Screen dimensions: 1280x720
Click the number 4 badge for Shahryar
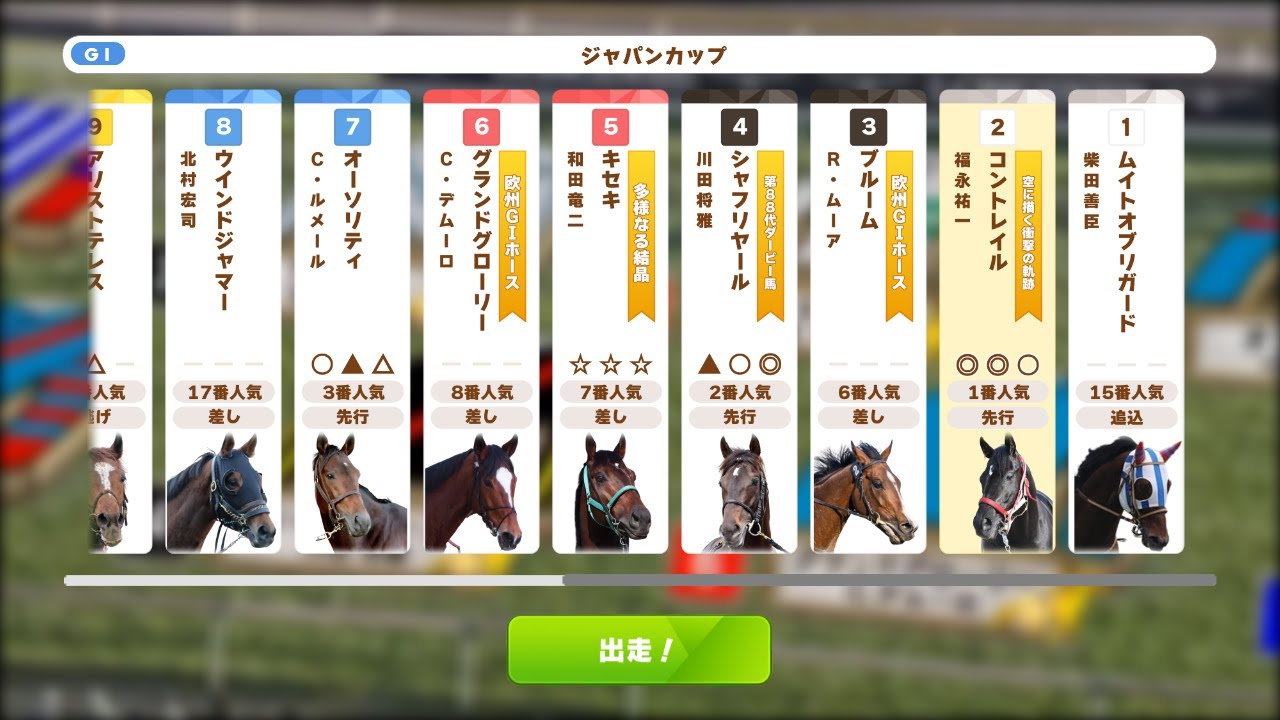738,128
